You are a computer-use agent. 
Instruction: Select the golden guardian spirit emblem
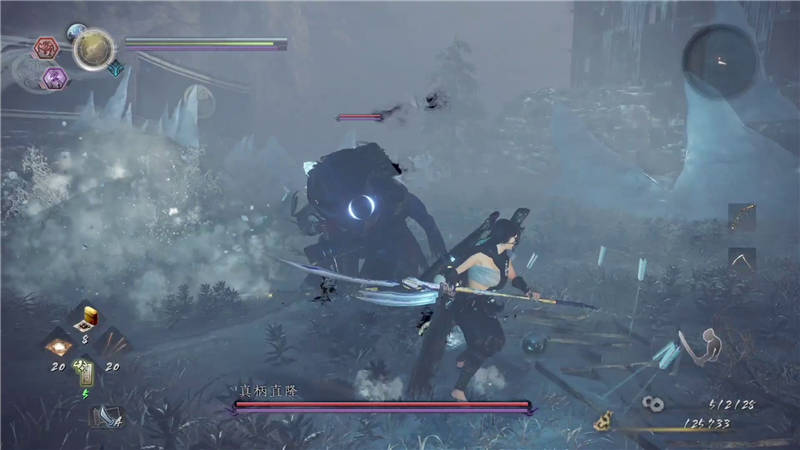coord(93,48)
